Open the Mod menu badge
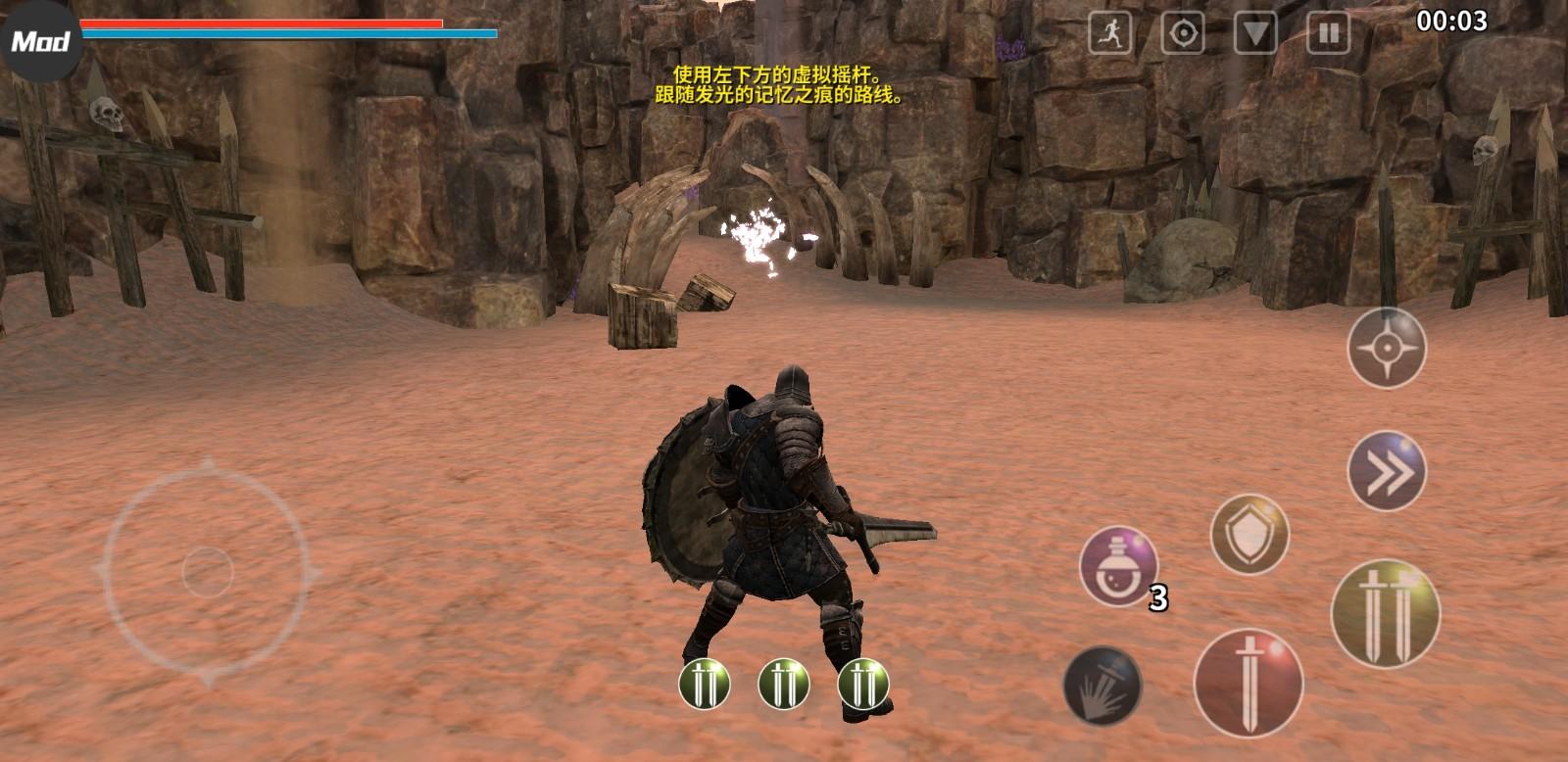 41,41
